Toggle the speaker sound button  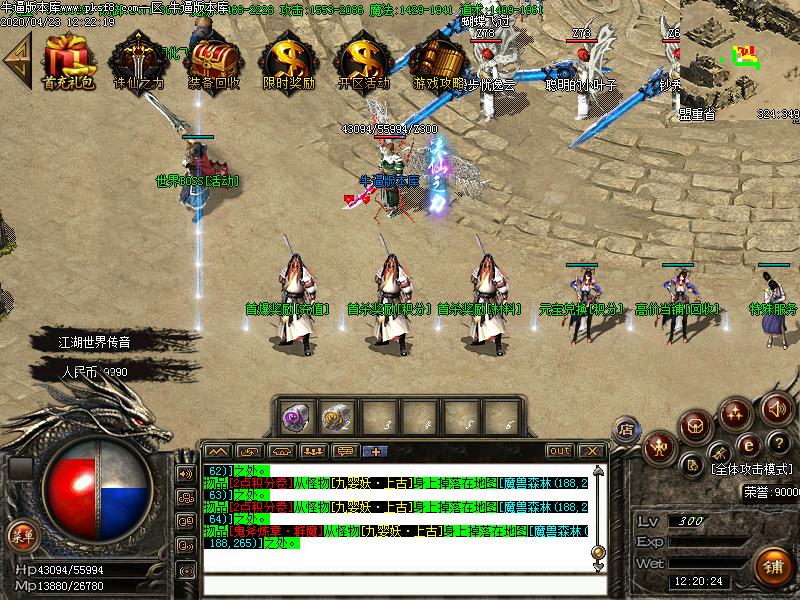777,408
